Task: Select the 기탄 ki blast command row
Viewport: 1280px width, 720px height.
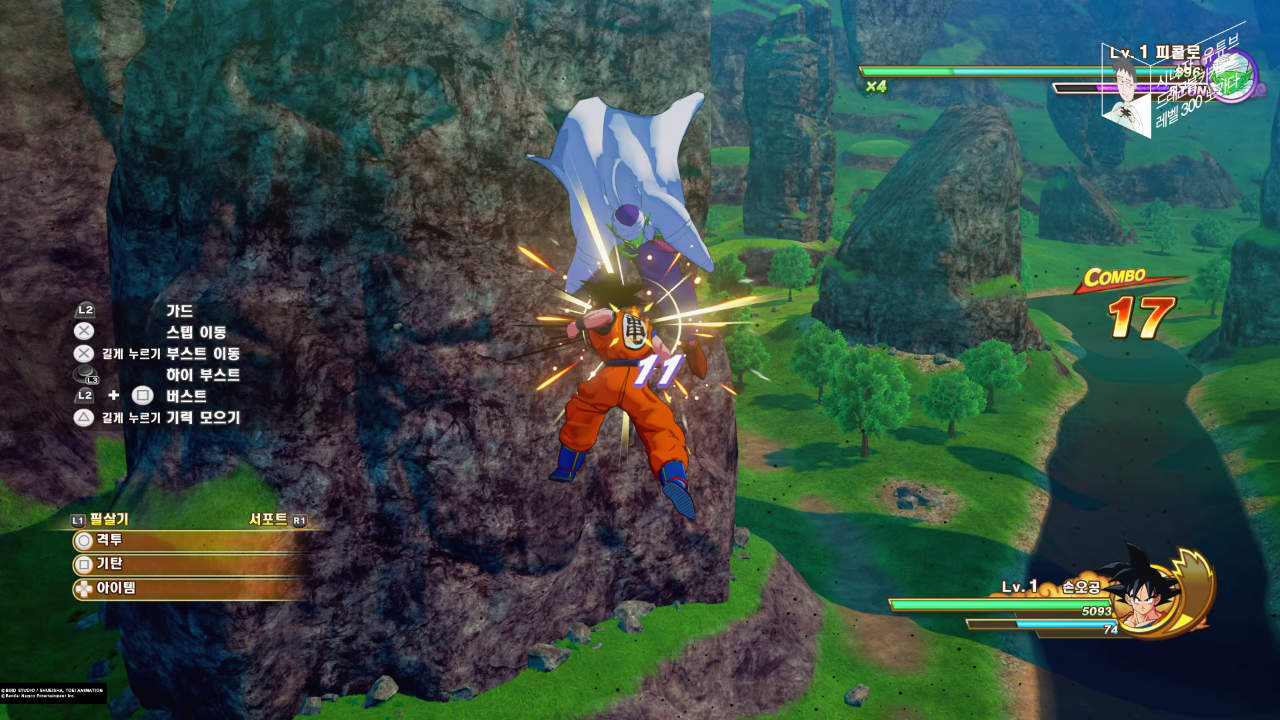Action: coord(185,565)
